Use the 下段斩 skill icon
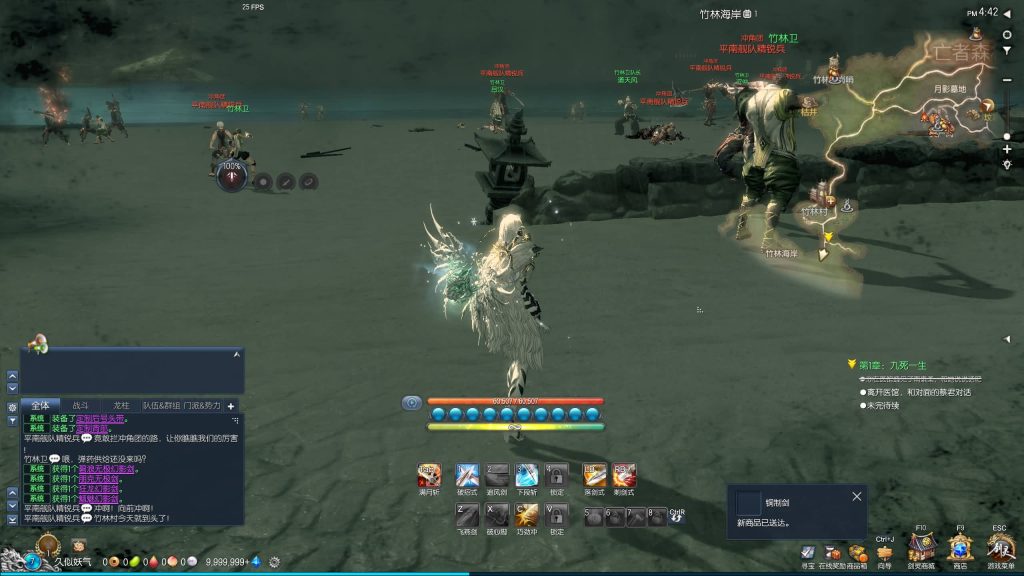This screenshot has height=576, width=1024. click(x=527, y=475)
